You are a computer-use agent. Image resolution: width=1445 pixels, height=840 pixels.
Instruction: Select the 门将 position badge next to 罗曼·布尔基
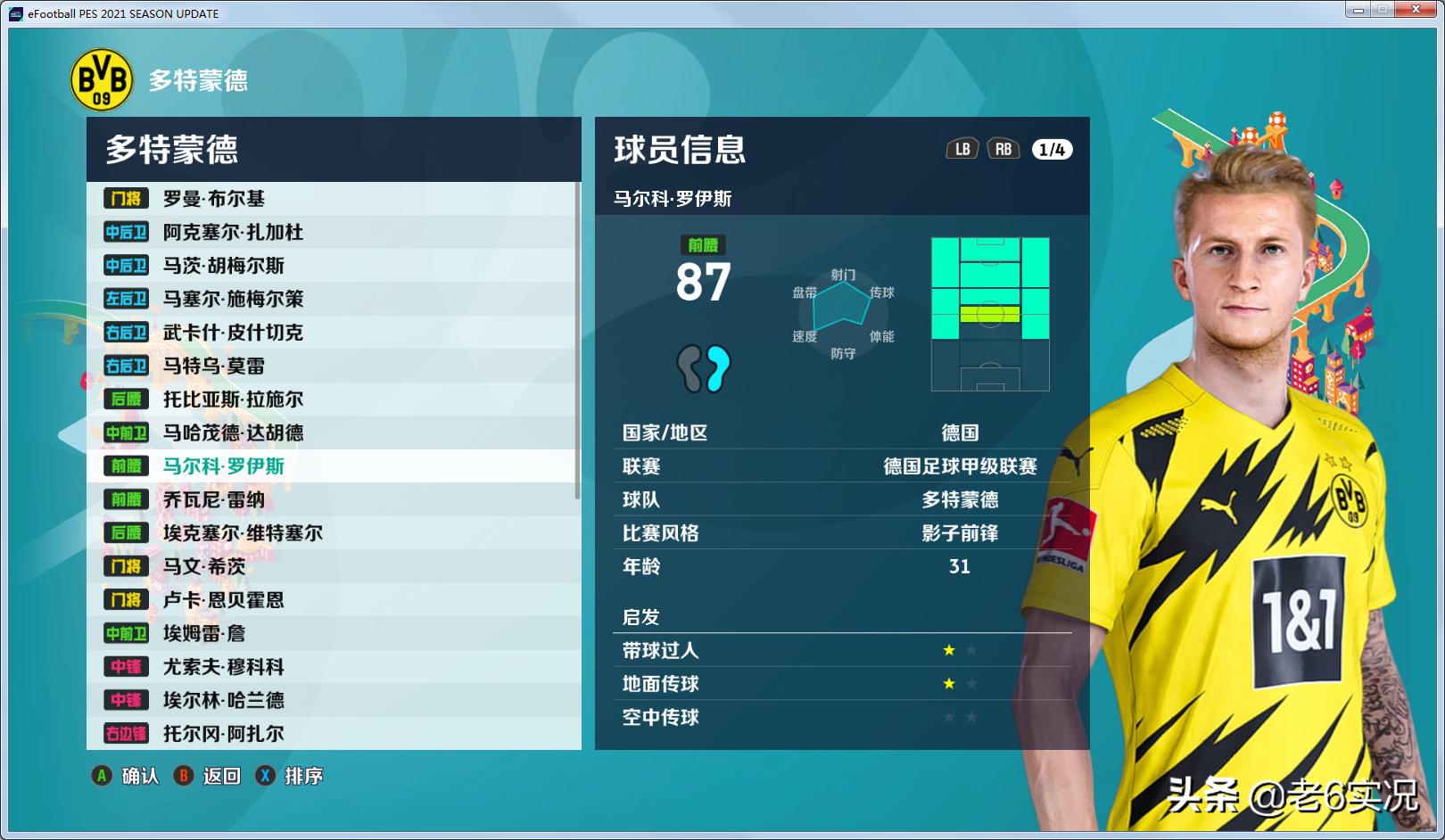point(125,199)
